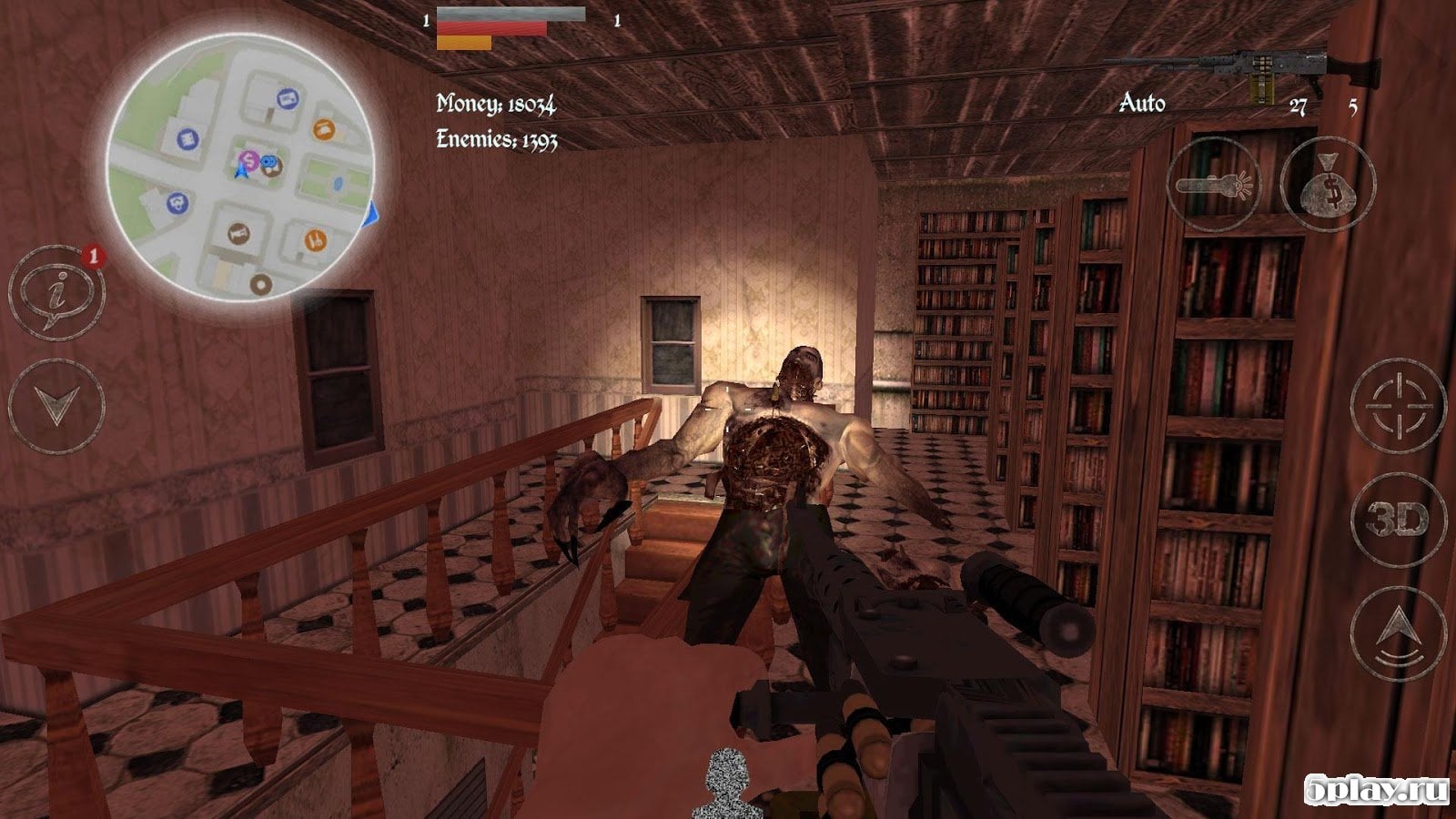
Task: Toggle the flashlight button
Action: pos(1214,184)
